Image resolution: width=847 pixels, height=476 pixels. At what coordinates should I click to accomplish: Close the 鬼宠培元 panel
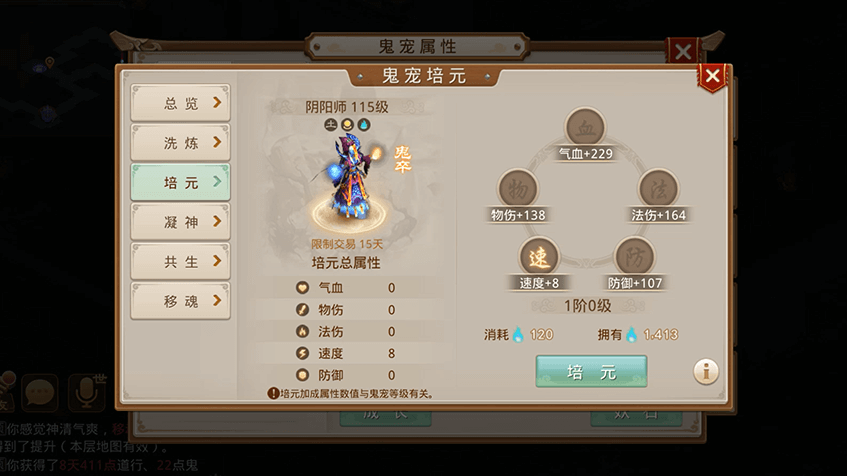tap(712, 76)
